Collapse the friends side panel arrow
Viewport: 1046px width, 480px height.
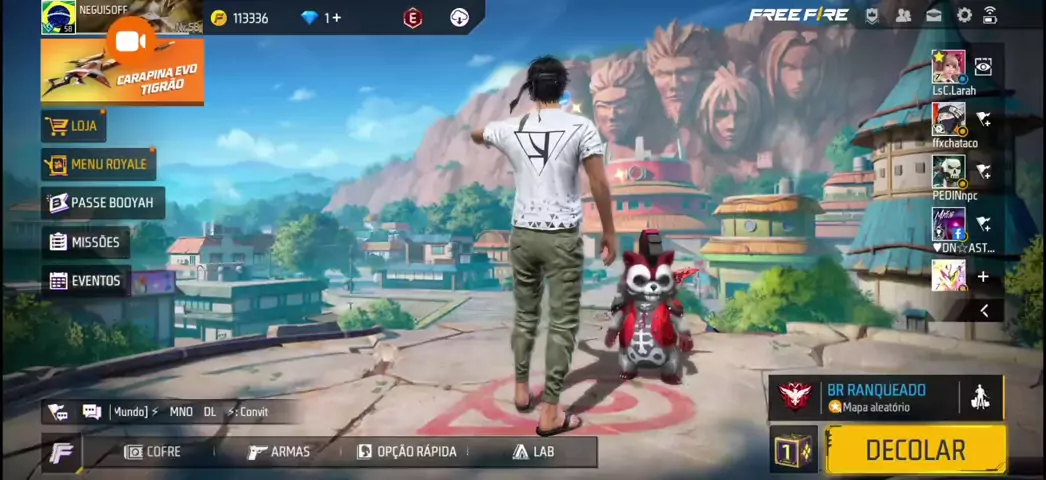(x=984, y=311)
